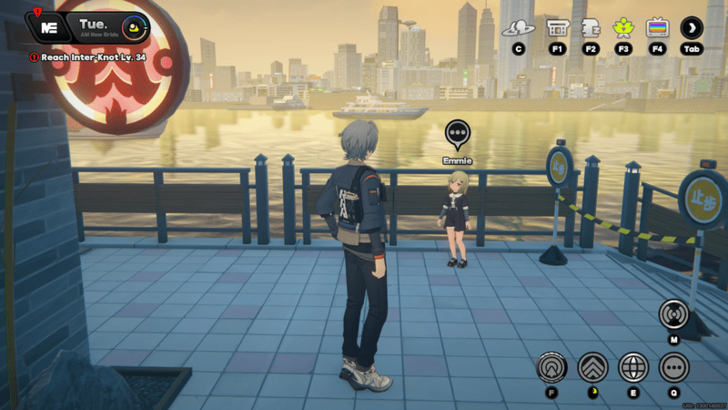Open the sleeping document icon
The image size is (728, 410).
tap(590, 28)
